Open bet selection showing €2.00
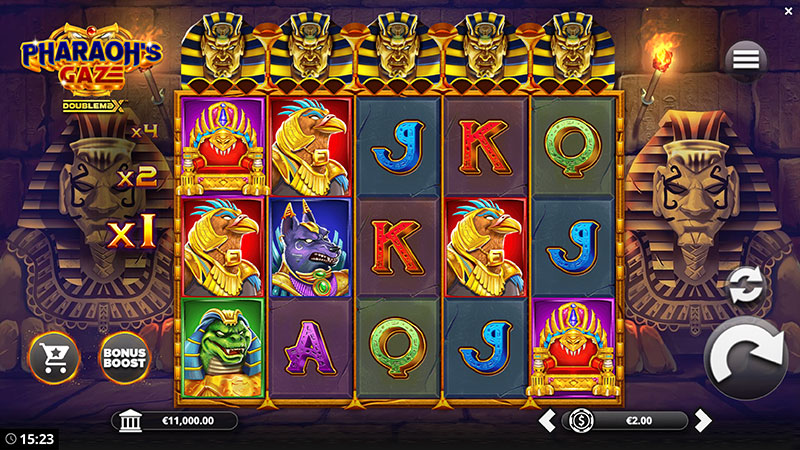 627,420
